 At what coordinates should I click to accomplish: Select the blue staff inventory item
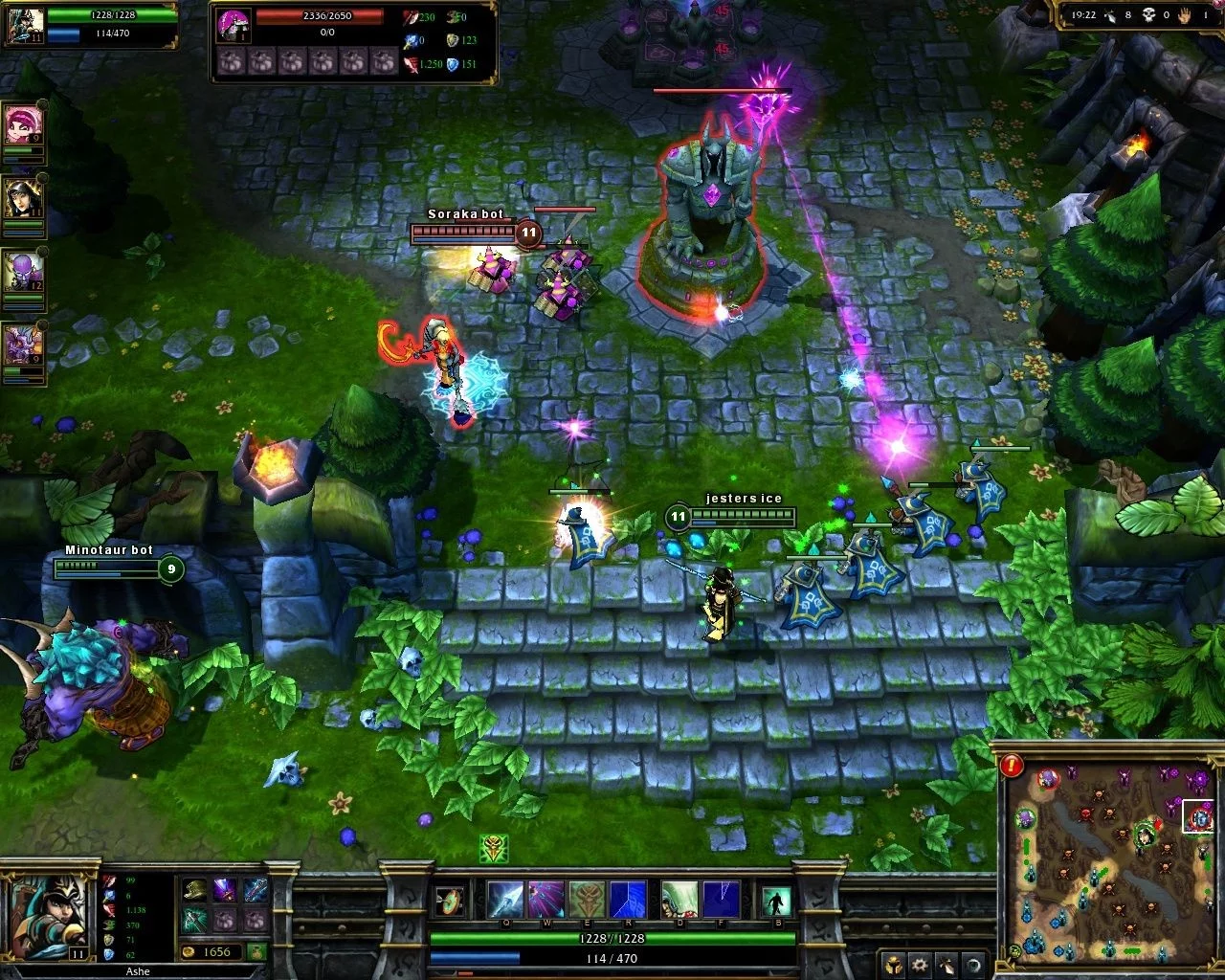point(255,891)
